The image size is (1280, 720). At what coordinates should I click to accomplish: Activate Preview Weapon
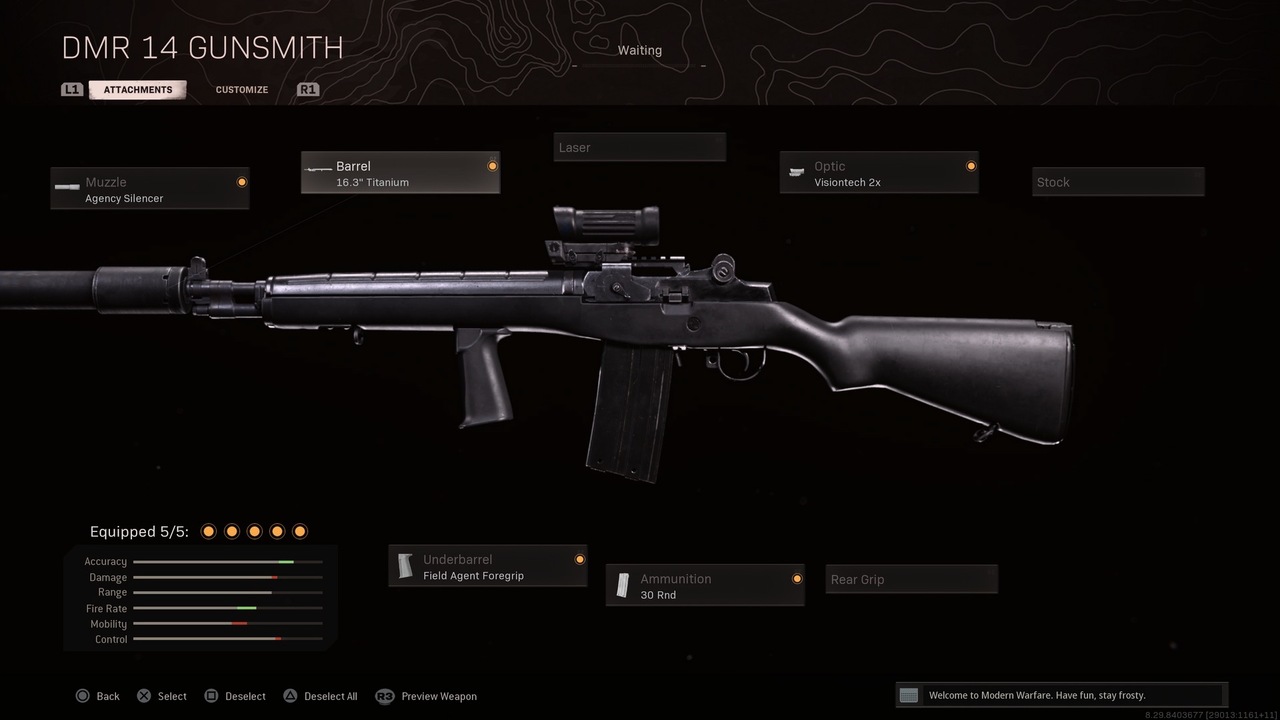click(427, 696)
